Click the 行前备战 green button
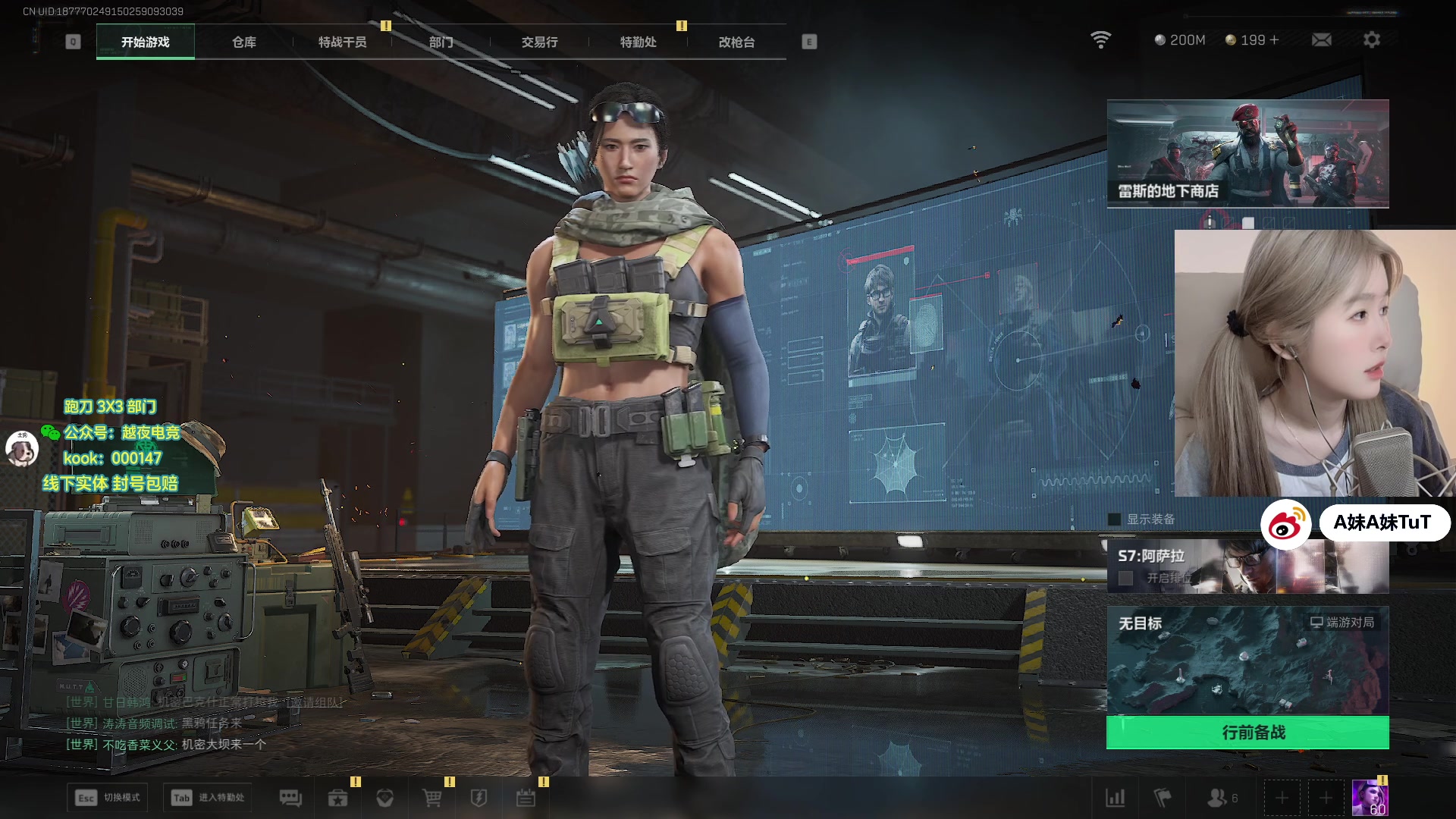1456x819 pixels. pos(1247,733)
